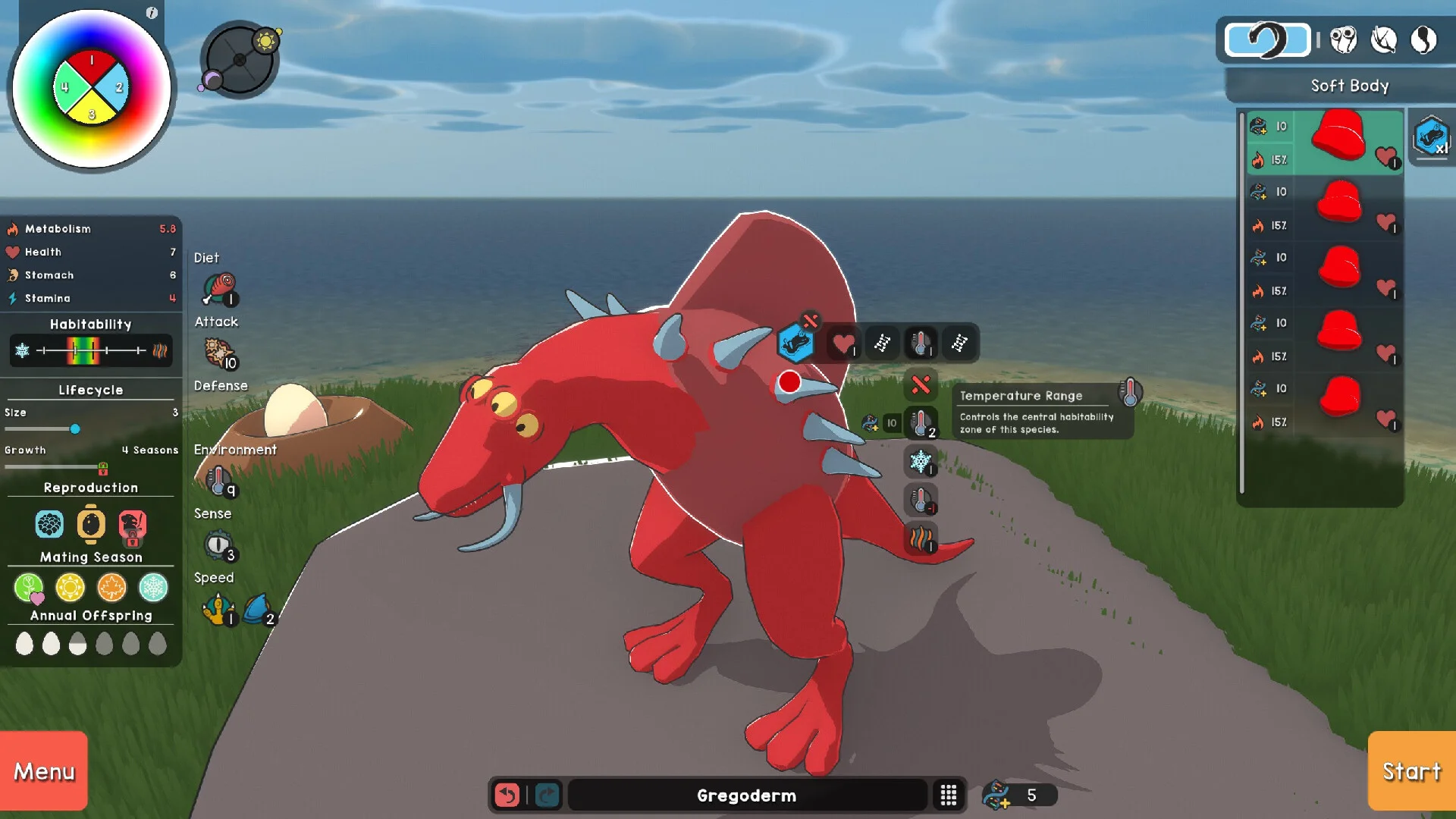The height and width of the screenshot is (819, 1456).
Task: Toggle the spring mating season
Action: click(x=29, y=588)
